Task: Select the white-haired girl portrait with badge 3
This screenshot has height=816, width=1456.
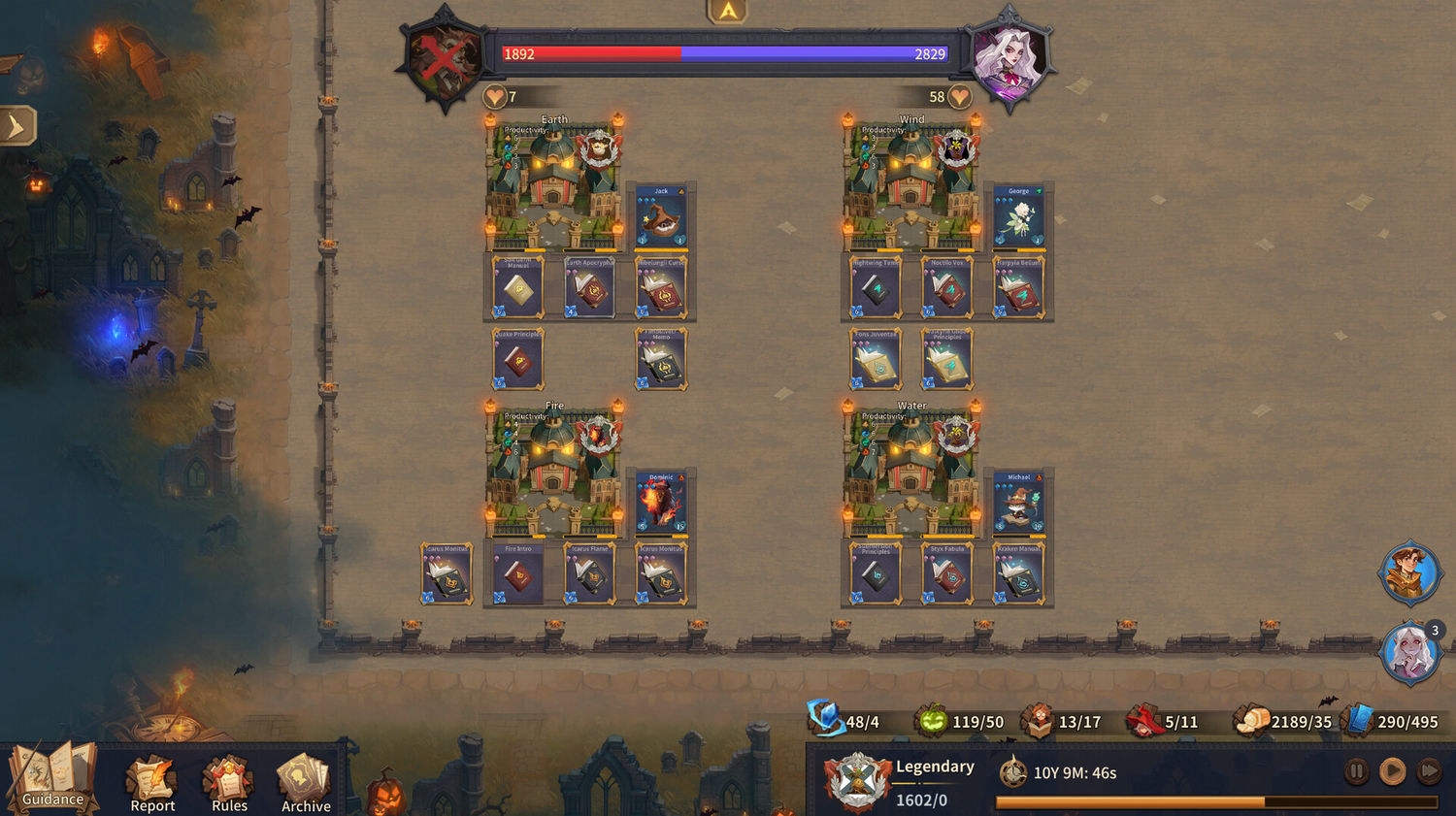Action: coord(1409,652)
